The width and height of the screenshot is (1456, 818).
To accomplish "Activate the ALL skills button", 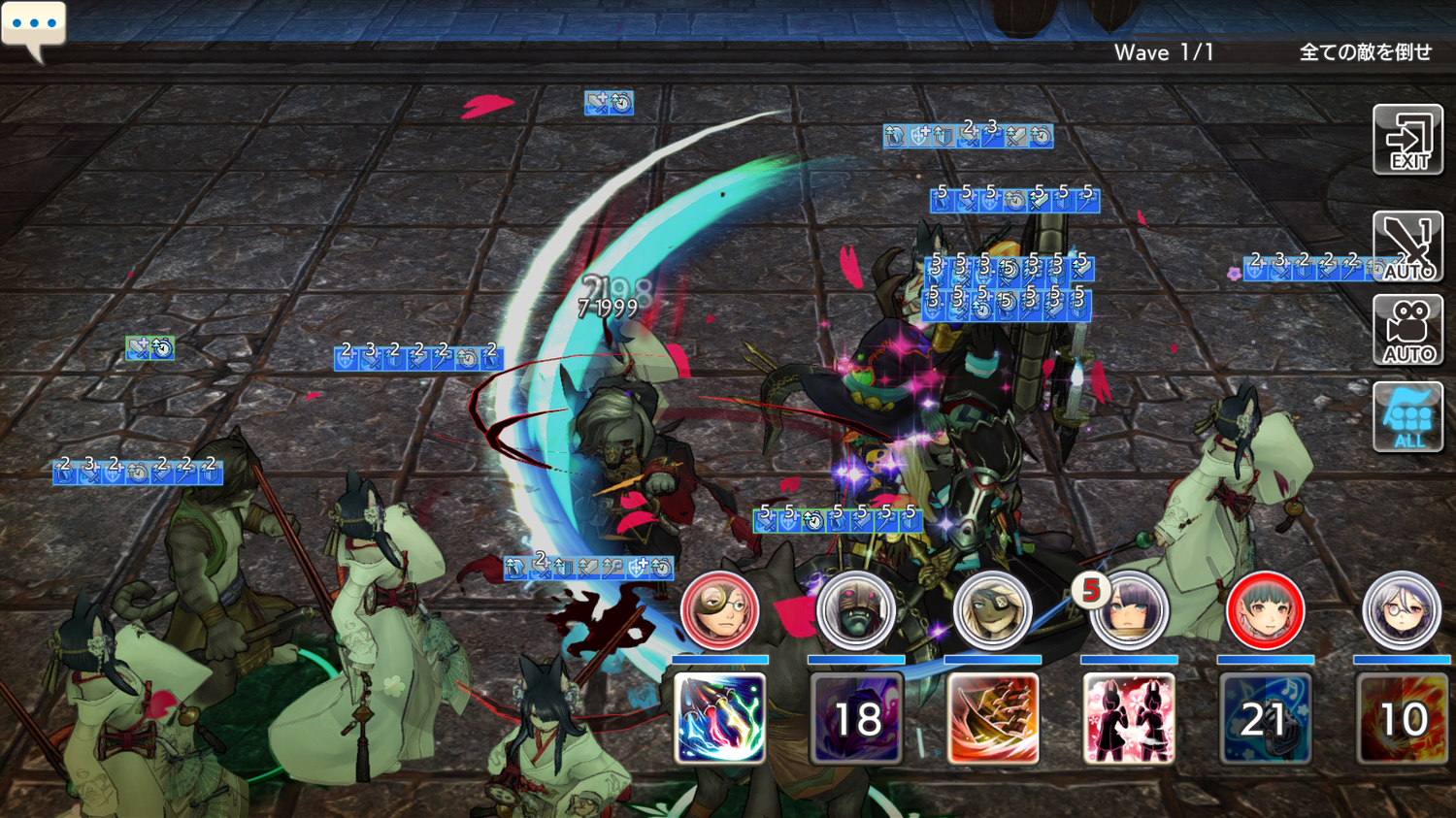I will (1407, 417).
